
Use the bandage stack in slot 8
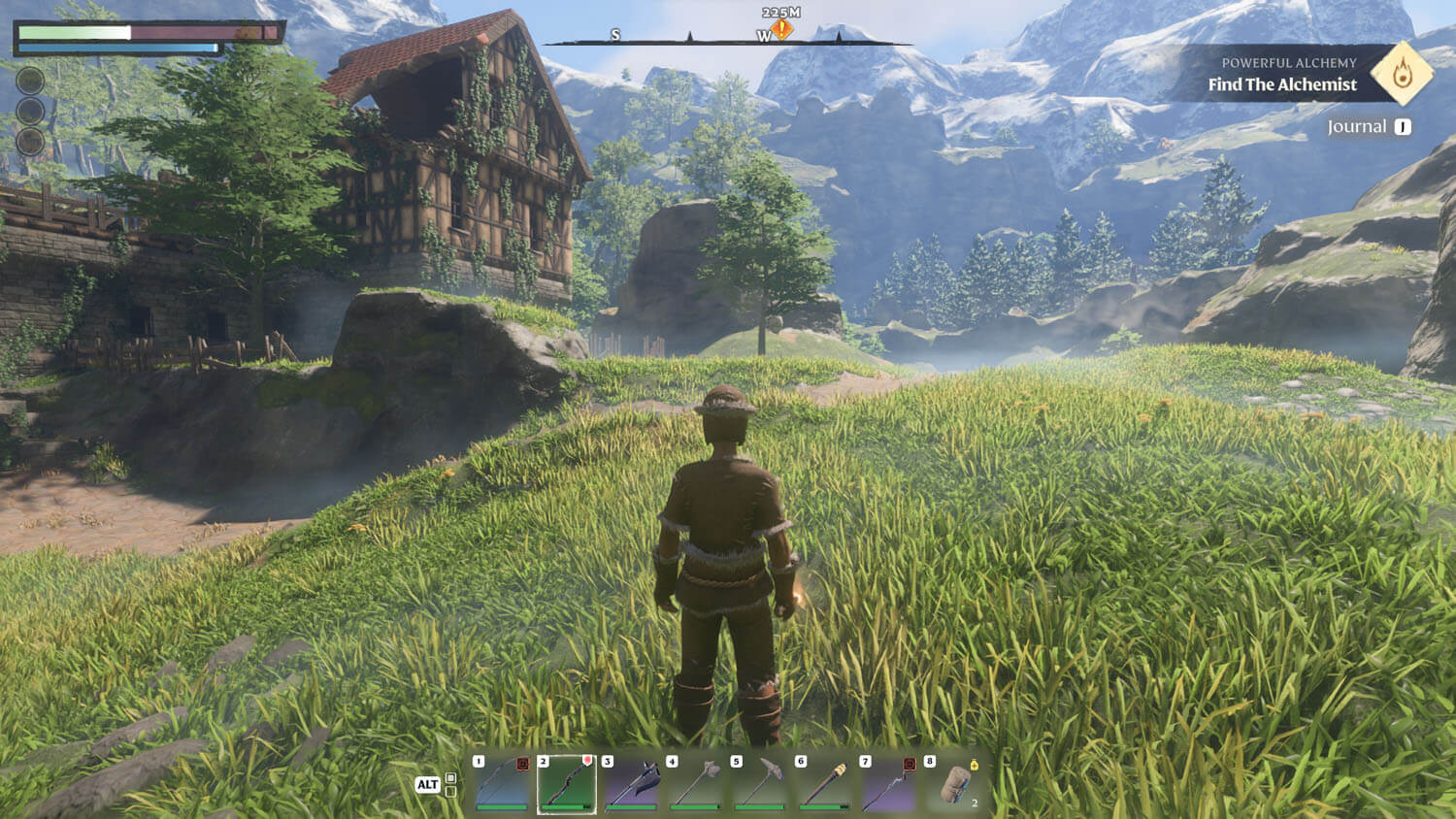[x=954, y=783]
